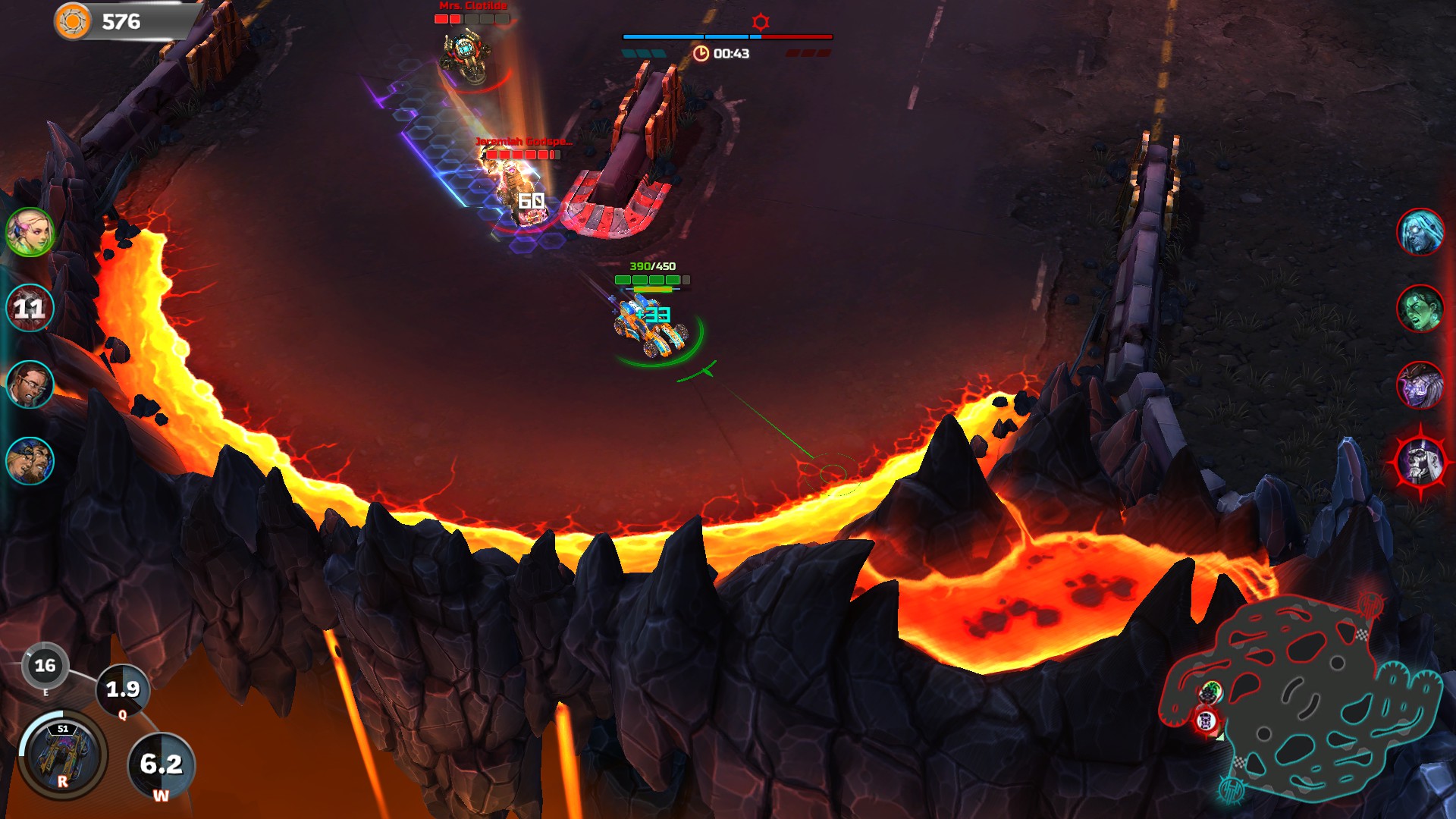Click the checkered flag marker on the minimap
The image size is (1456, 819).
pos(1362,634)
